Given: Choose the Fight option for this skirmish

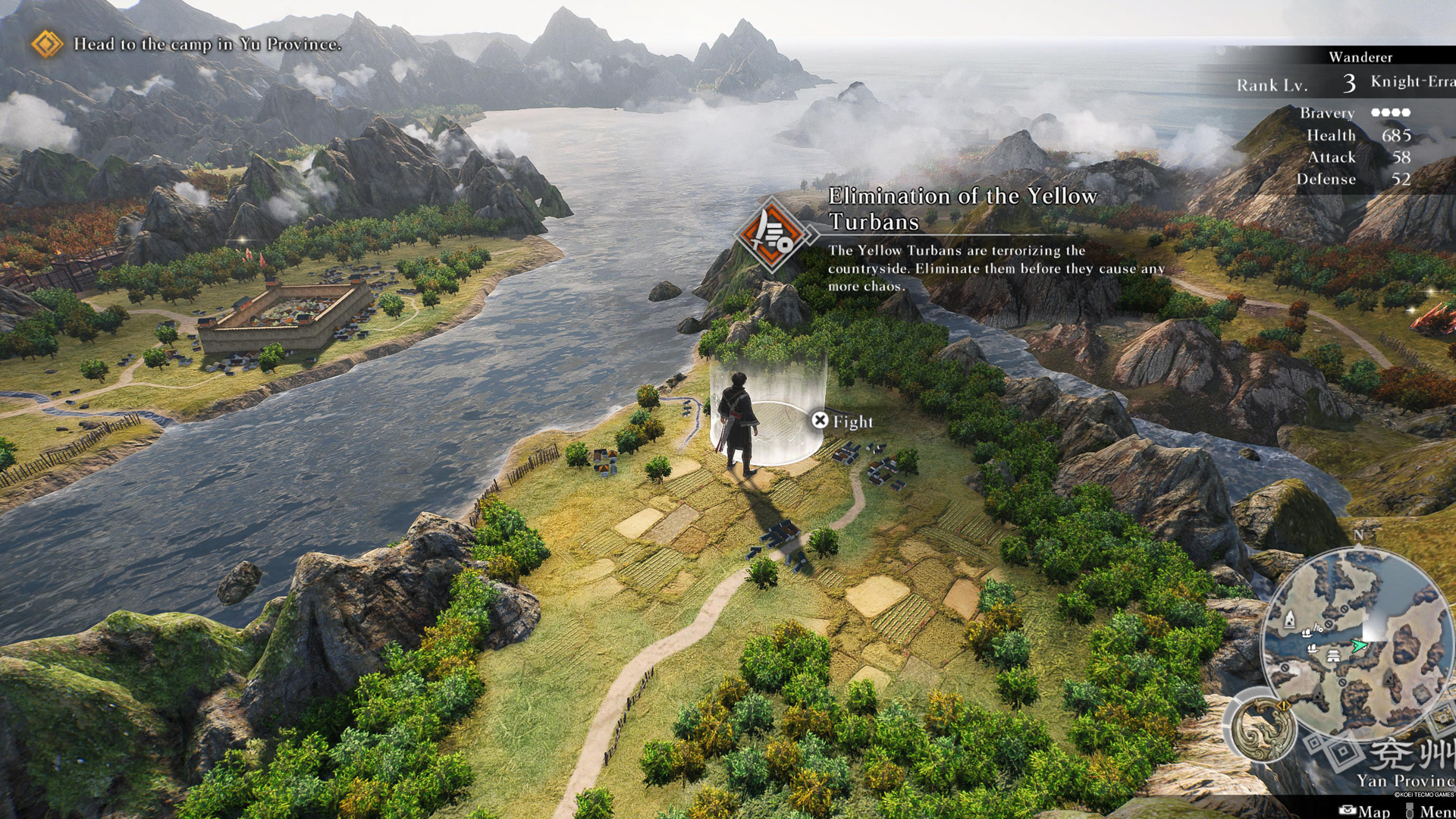Looking at the screenshot, I should 842,421.
